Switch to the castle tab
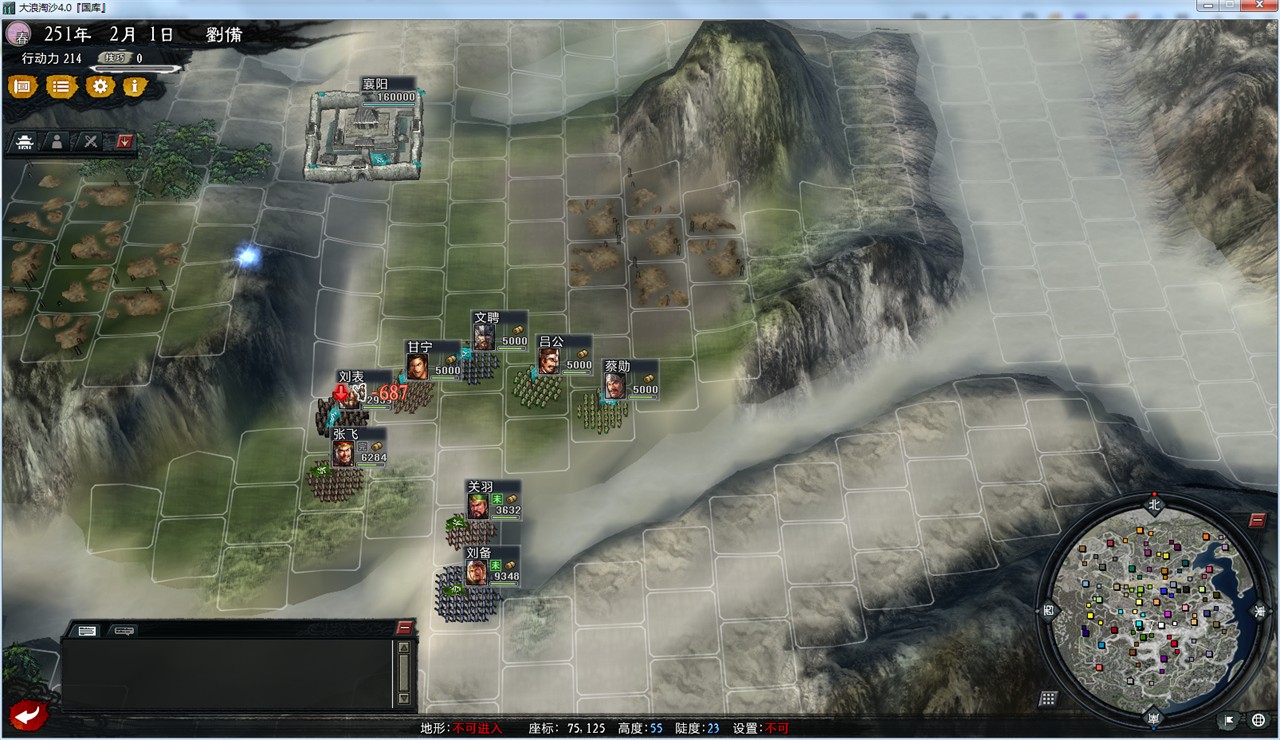1280x740 pixels. point(23,142)
